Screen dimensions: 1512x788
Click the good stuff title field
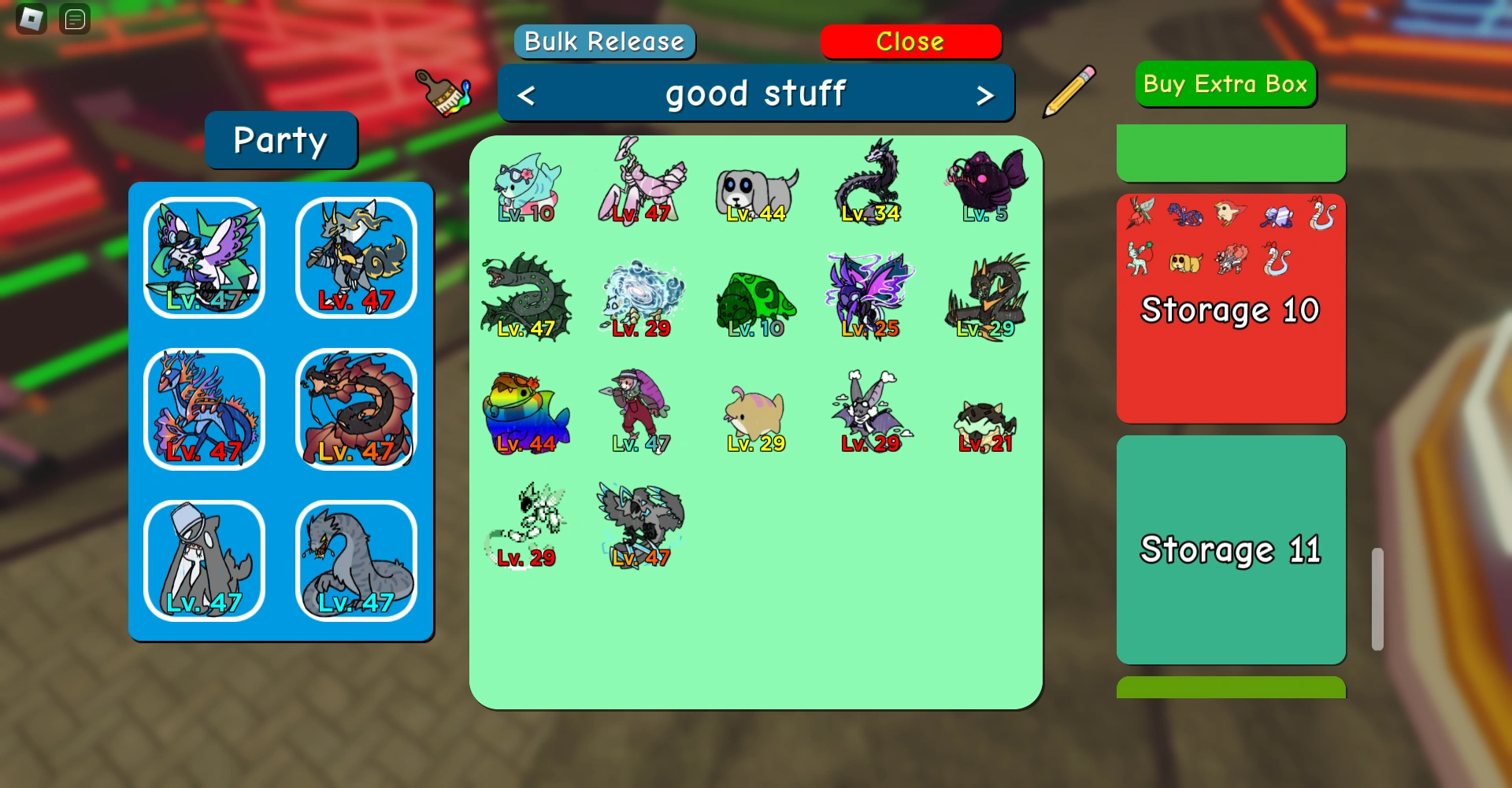pyautogui.click(x=755, y=92)
